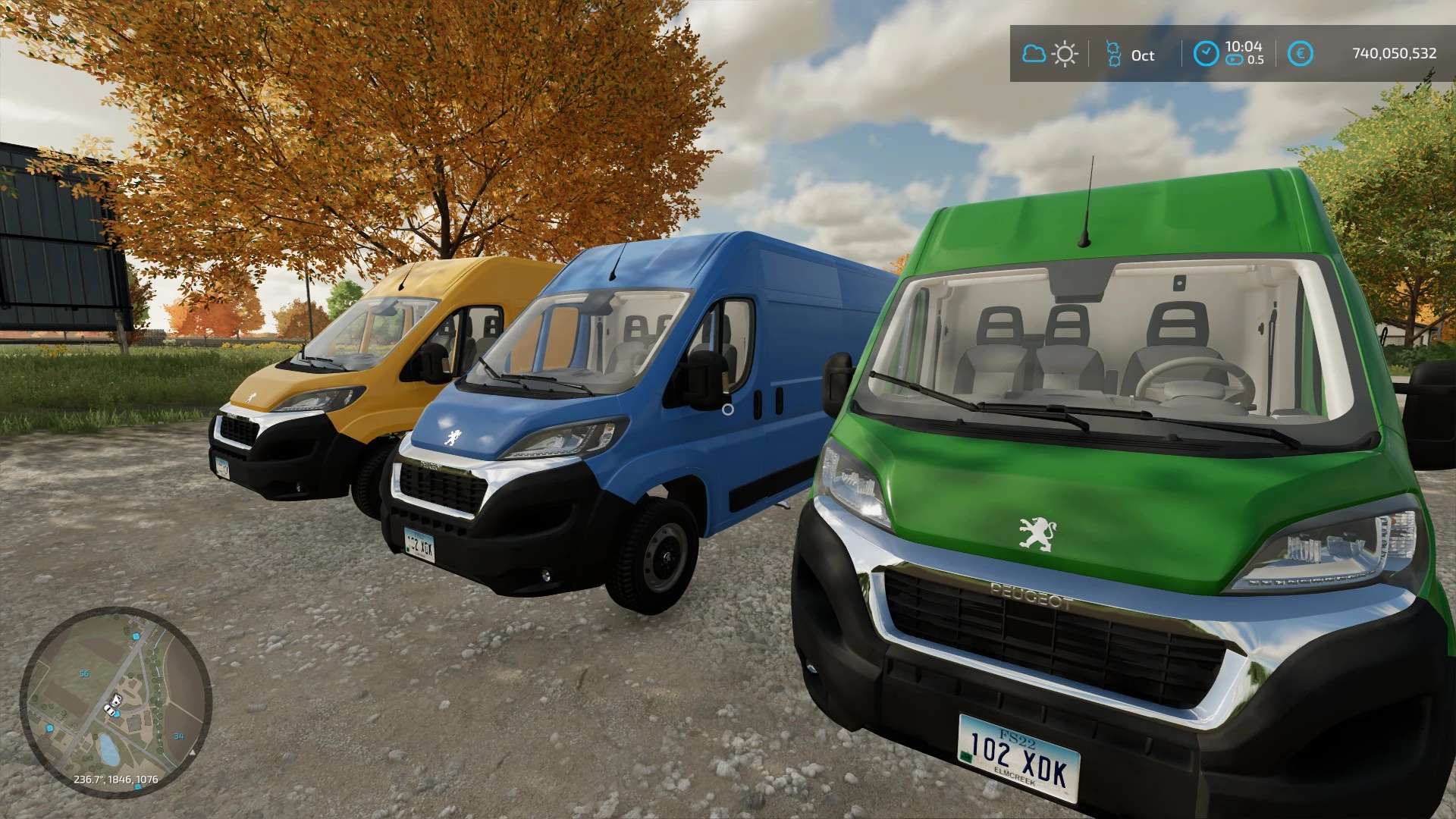
Task: Select the sun weather icon
Action: click(1065, 54)
